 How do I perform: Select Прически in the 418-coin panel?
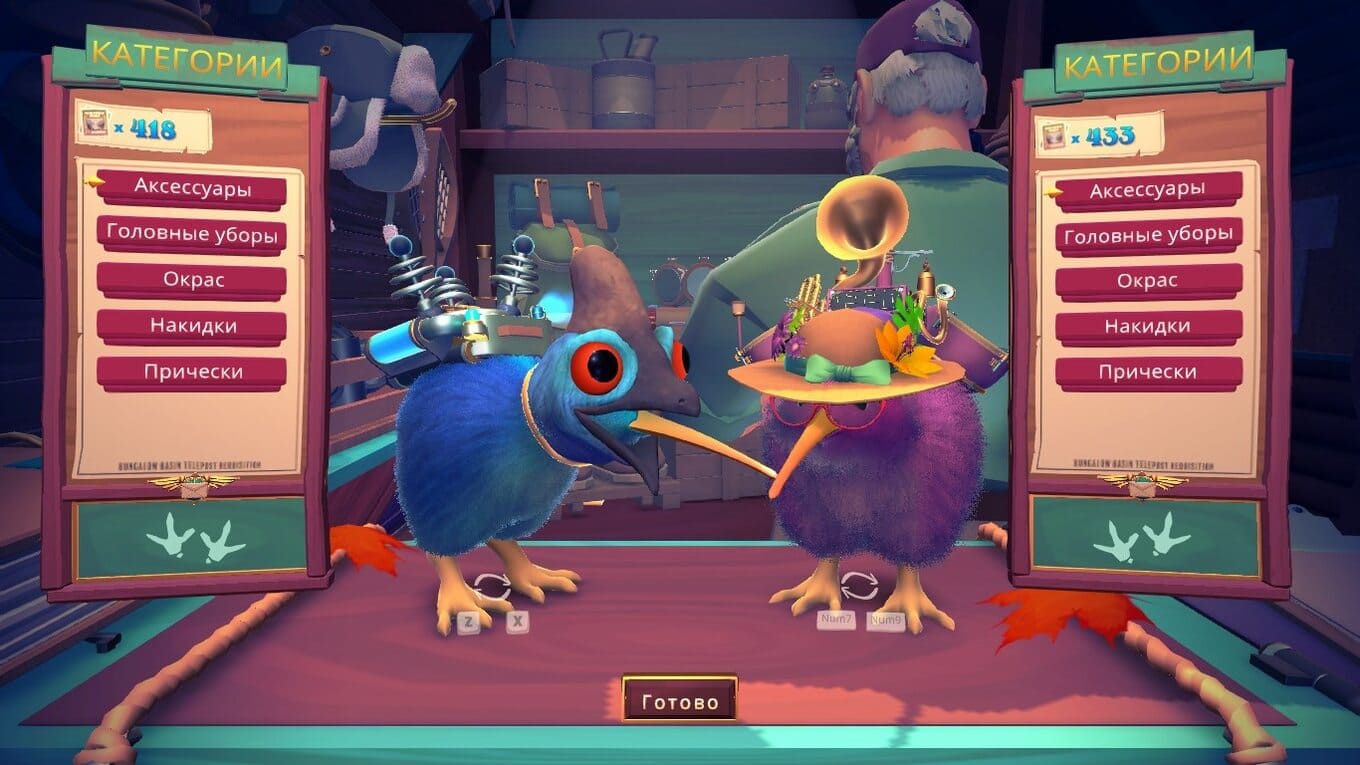pos(192,372)
